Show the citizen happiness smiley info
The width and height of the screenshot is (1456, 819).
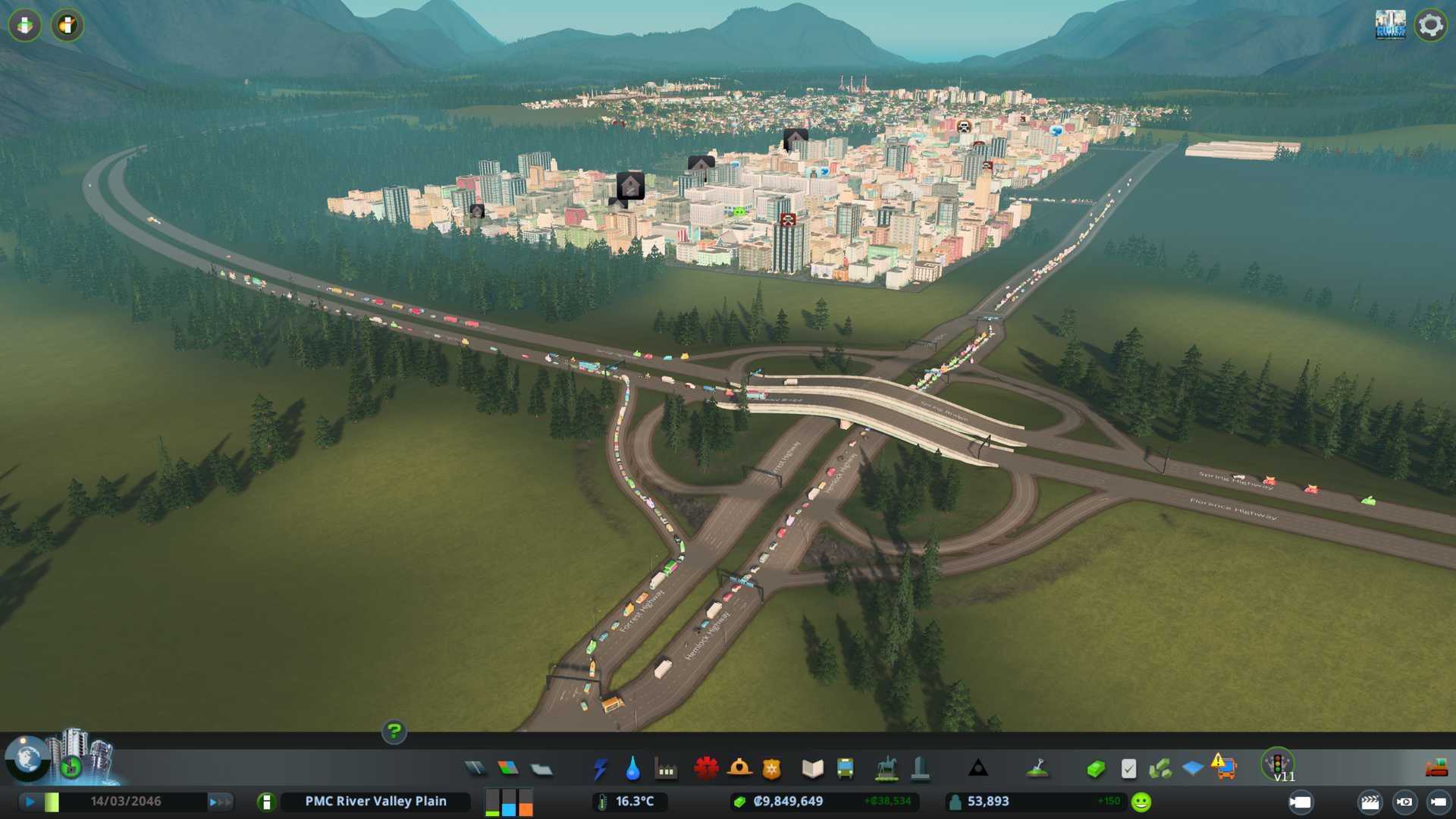(1141, 802)
